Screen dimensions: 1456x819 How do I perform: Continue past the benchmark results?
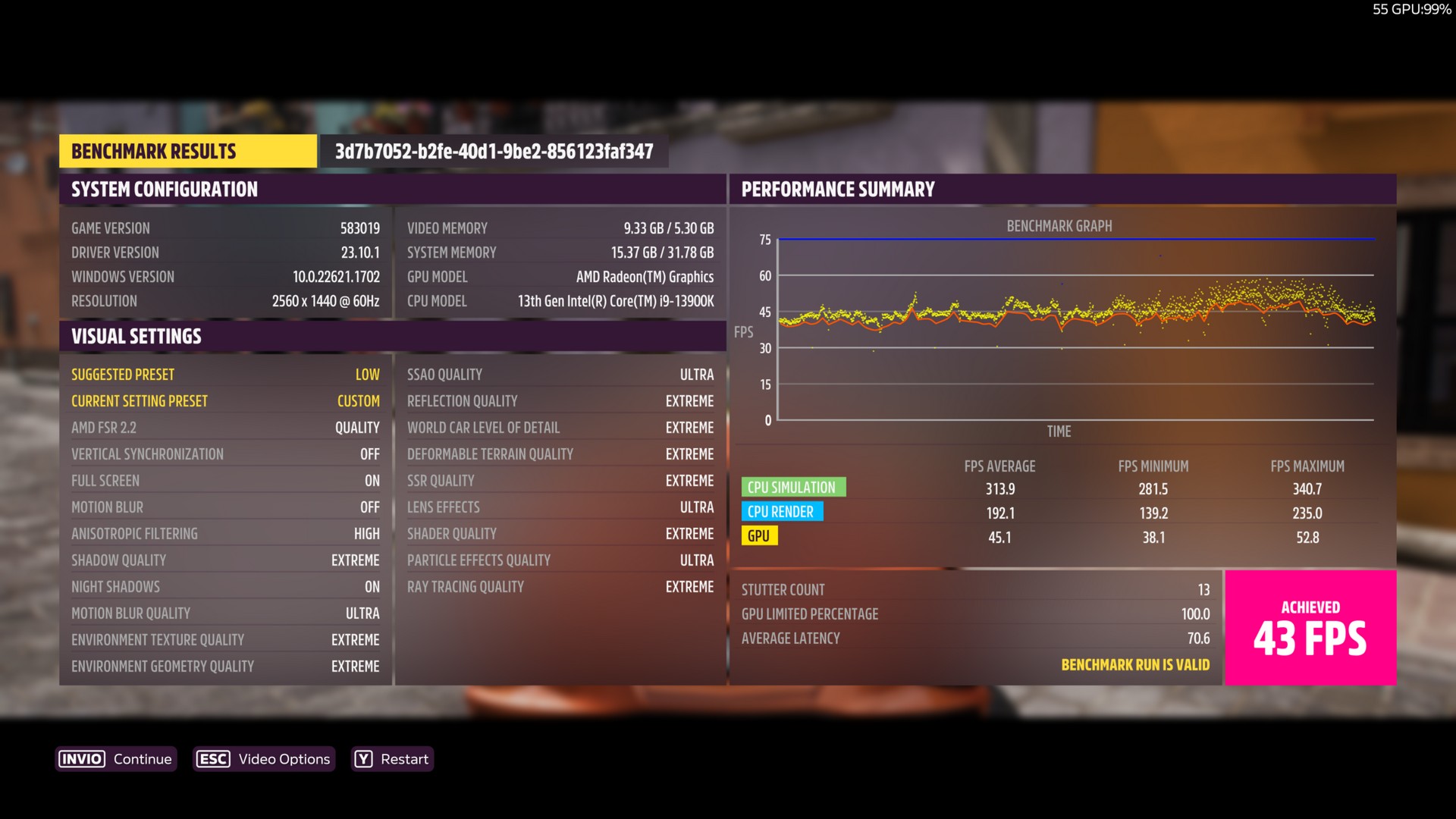(116, 759)
